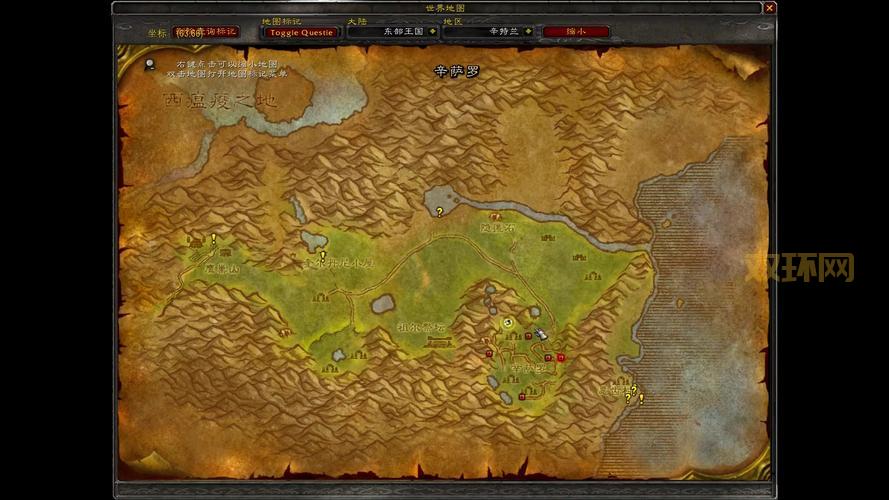Click the magnifying glass icon on the map
This screenshot has height=500, width=889.
149,64
